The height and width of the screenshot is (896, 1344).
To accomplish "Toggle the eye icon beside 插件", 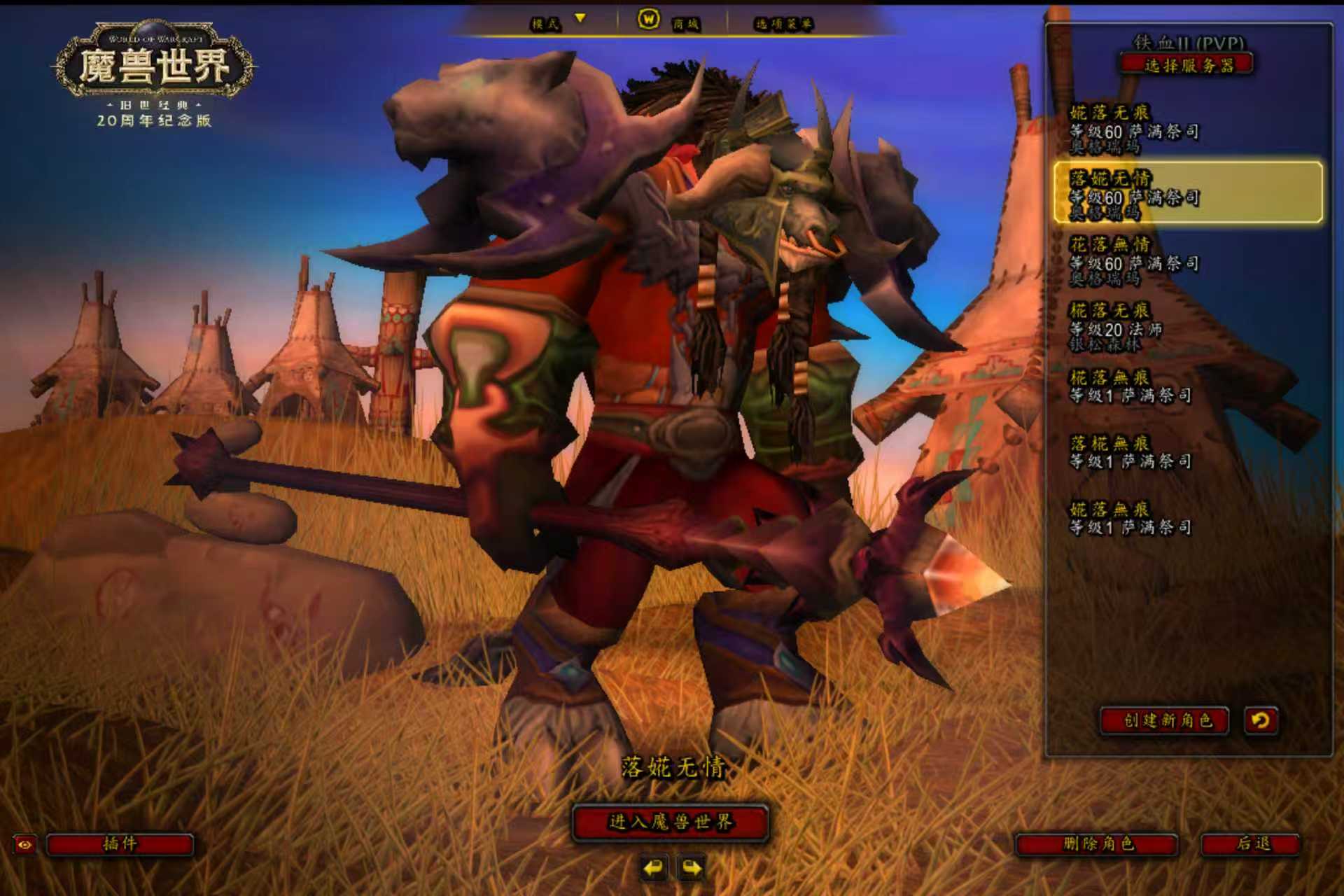I will (x=24, y=845).
